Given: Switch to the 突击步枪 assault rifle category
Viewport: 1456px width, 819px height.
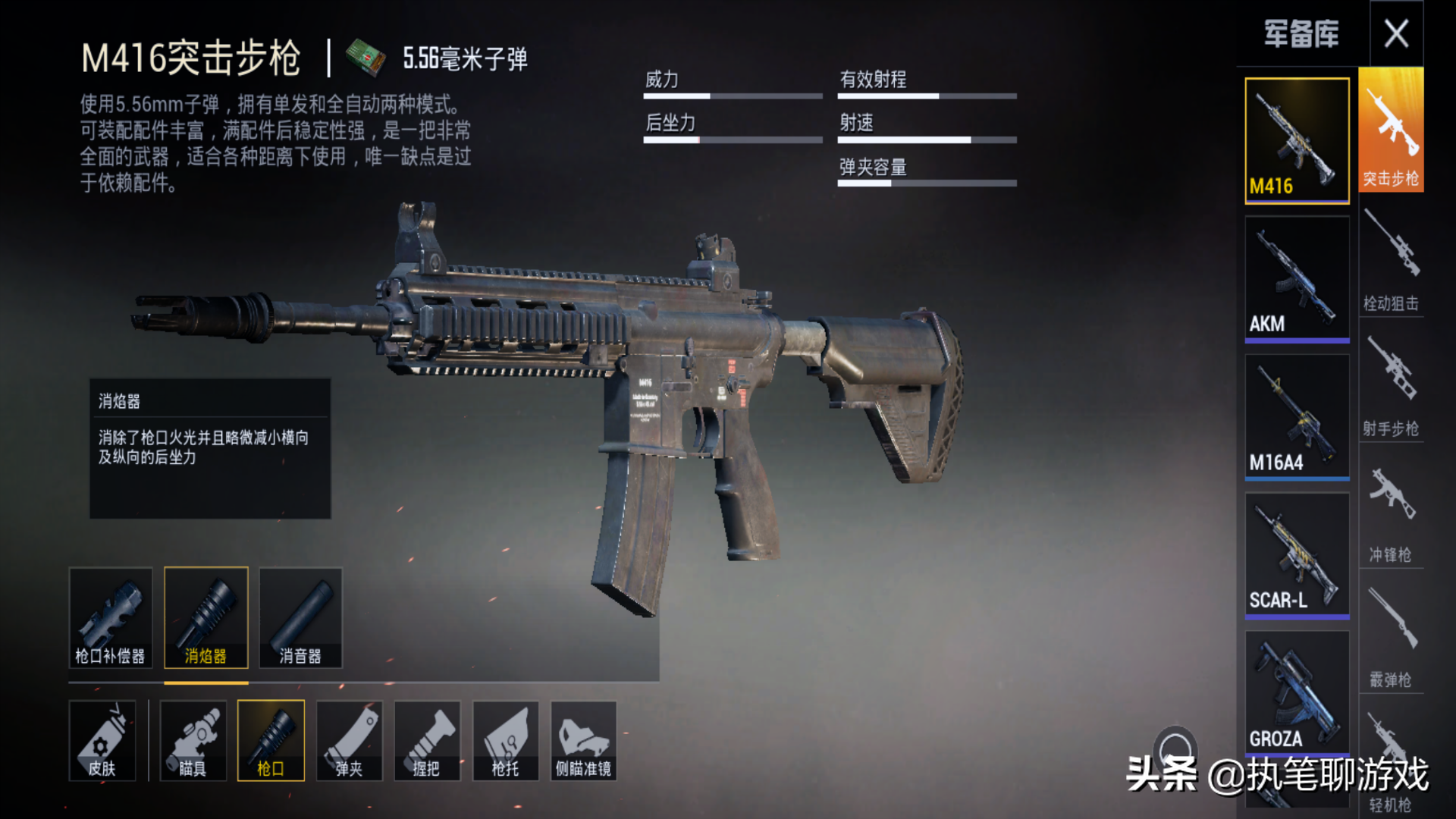Looking at the screenshot, I should coord(1391,130).
